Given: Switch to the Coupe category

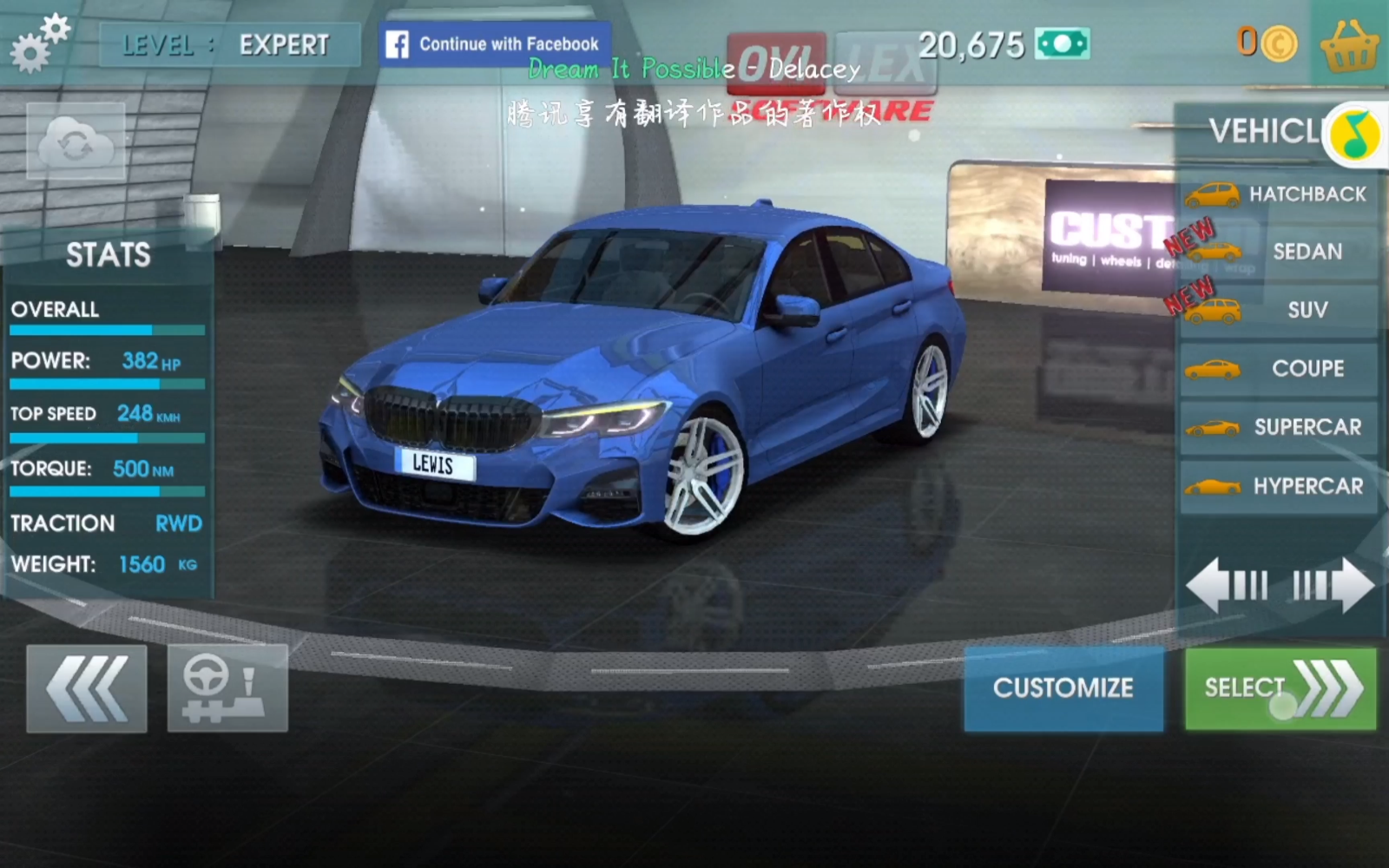Looking at the screenshot, I should coord(1278,369).
